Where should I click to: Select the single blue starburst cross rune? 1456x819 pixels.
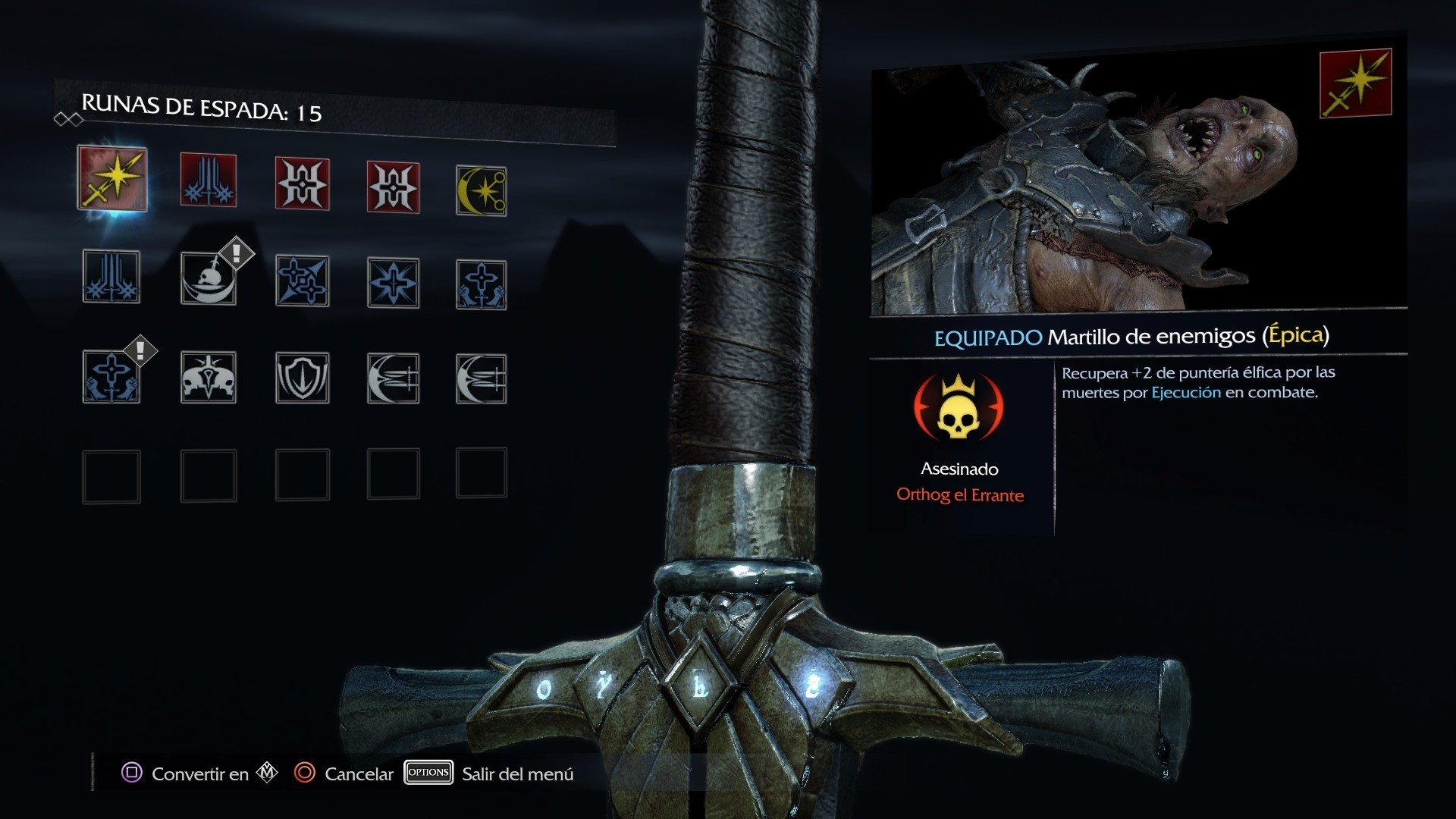393,283
